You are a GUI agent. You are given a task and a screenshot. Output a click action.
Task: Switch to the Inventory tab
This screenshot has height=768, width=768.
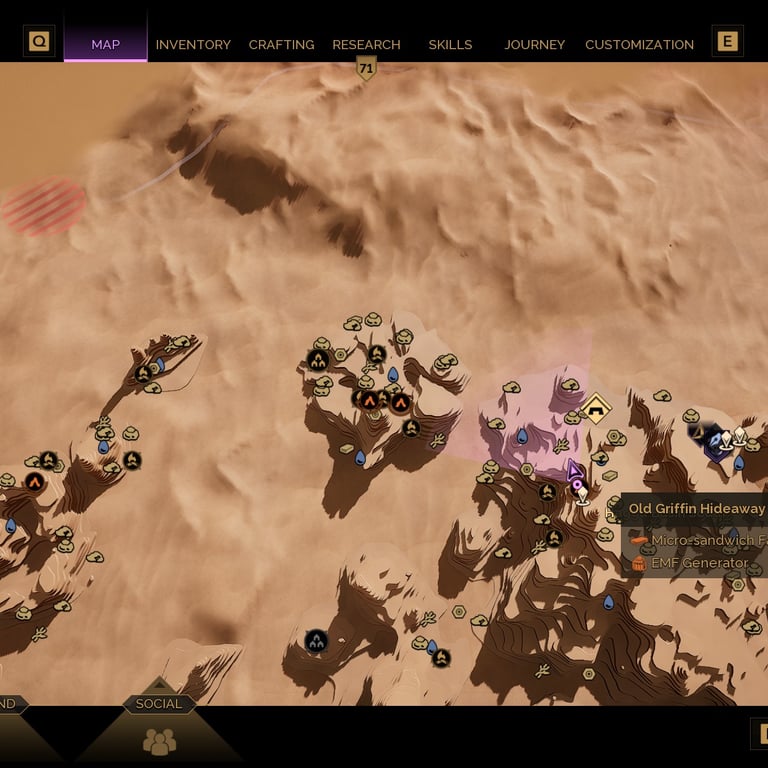(193, 45)
